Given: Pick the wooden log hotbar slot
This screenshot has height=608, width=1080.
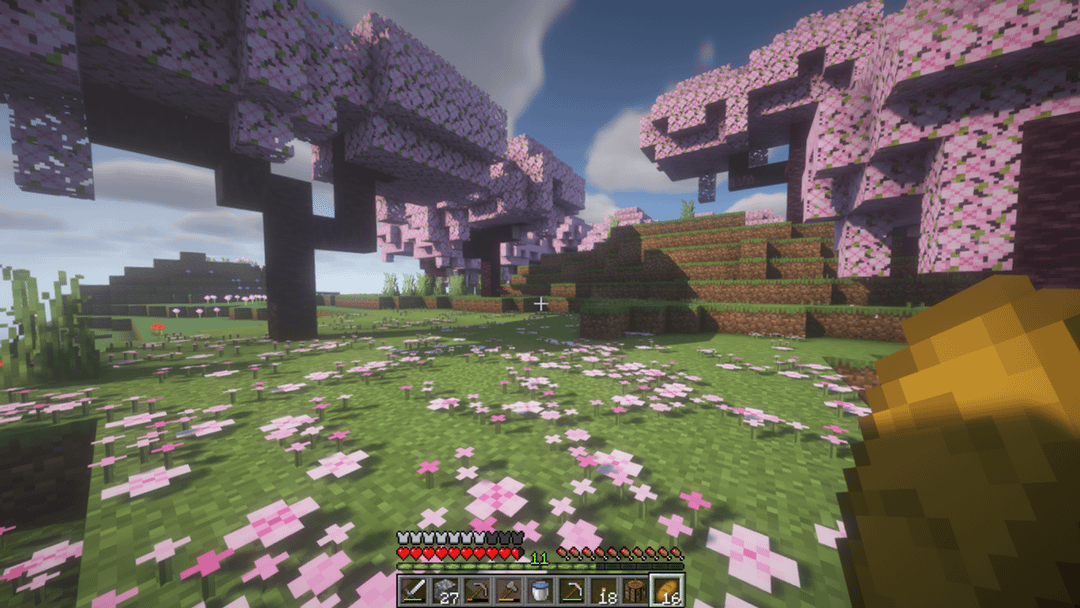Looking at the screenshot, I should [636, 590].
